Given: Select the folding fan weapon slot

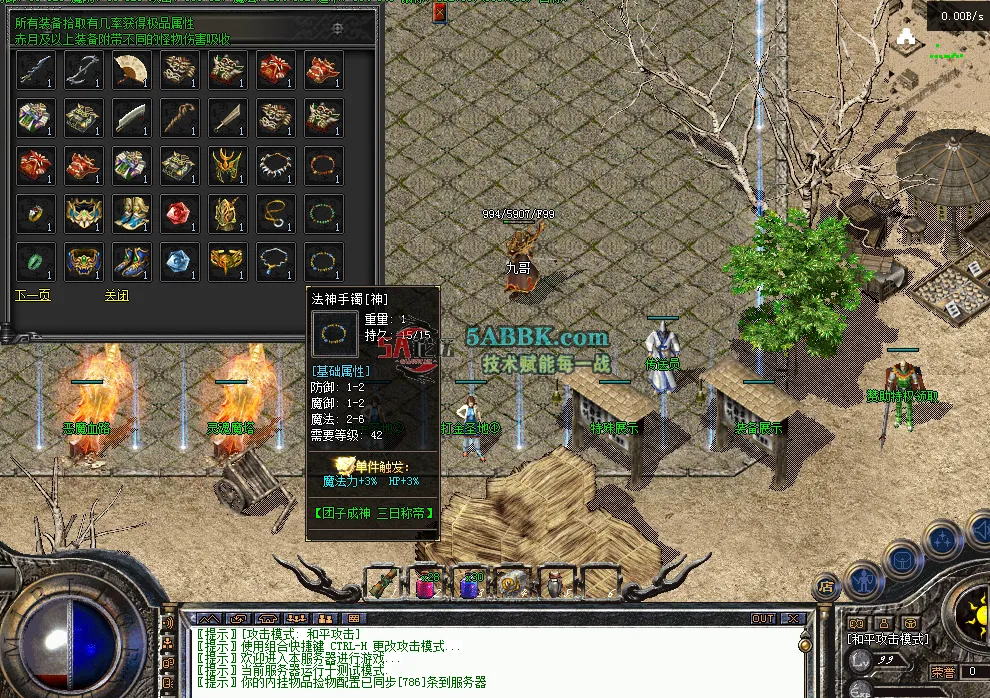Looking at the screenshot, I should pos(131,70).
